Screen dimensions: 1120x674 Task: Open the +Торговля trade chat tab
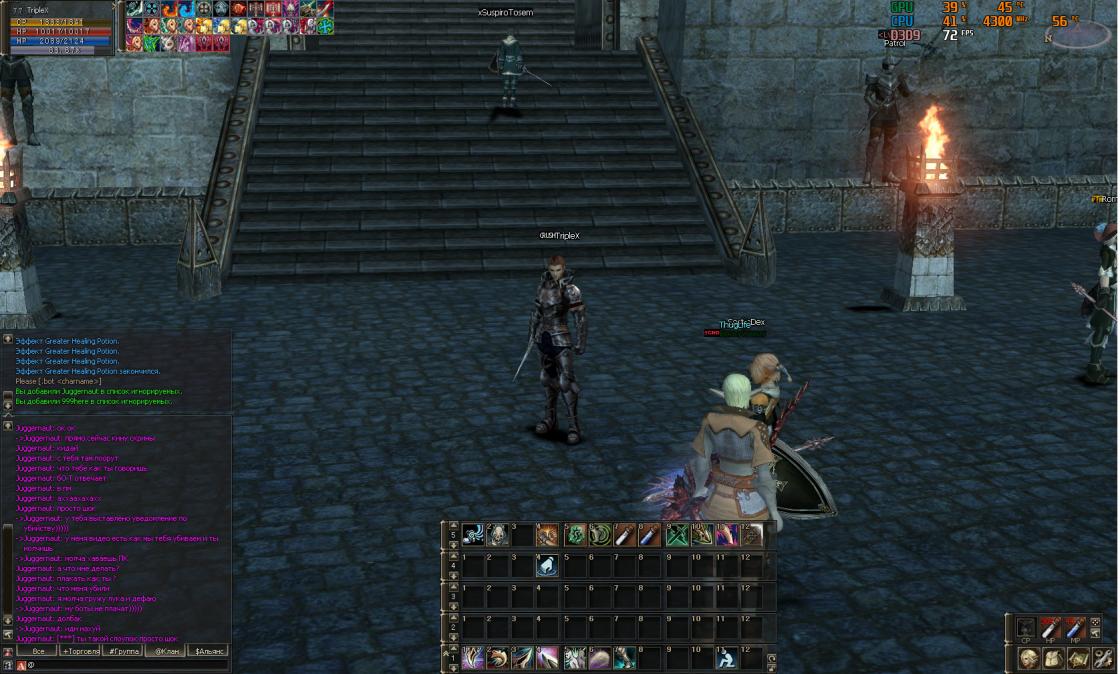(x=80, y=651)
